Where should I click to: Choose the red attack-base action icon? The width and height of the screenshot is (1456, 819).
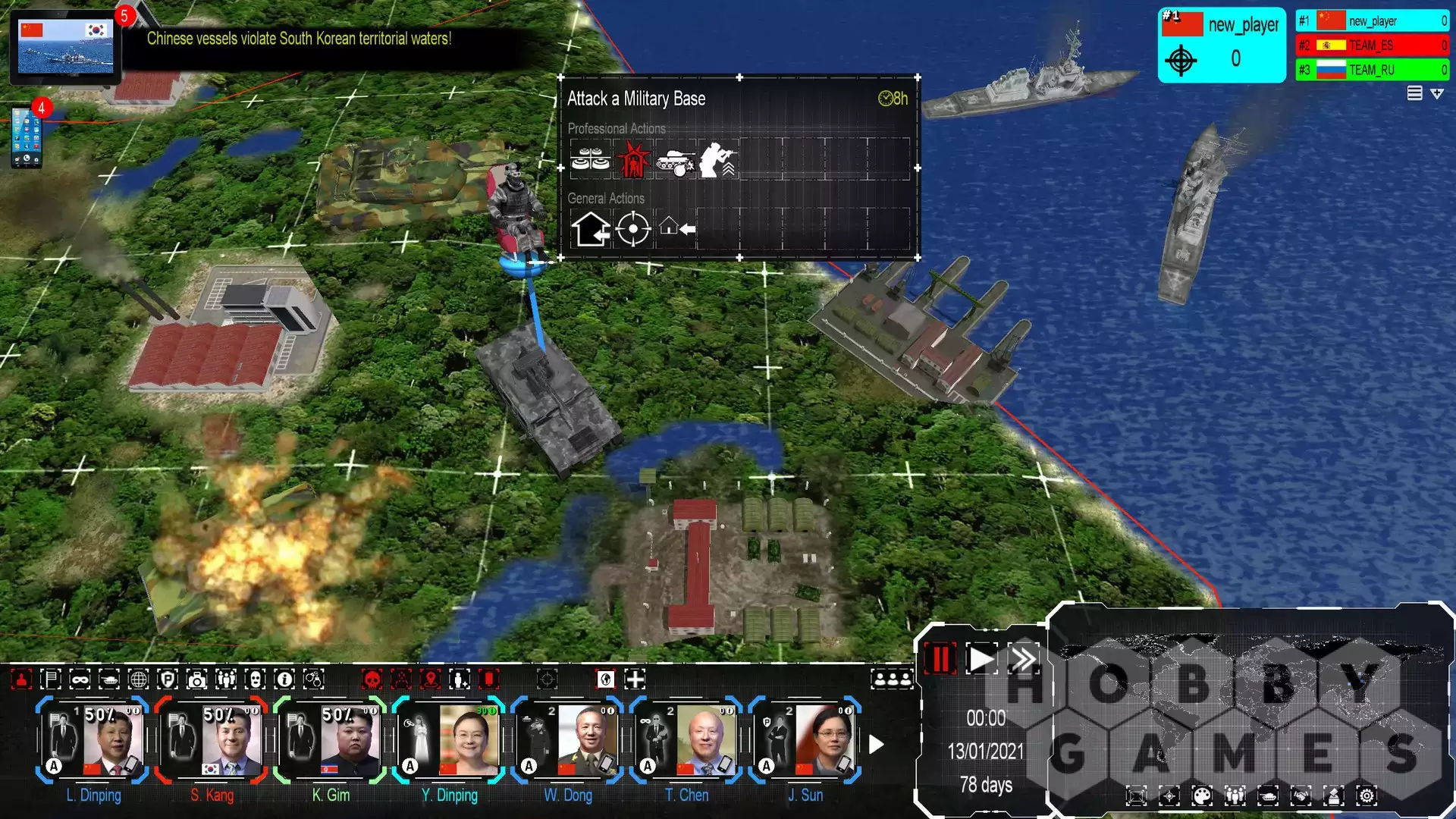[x=632, y=160]
